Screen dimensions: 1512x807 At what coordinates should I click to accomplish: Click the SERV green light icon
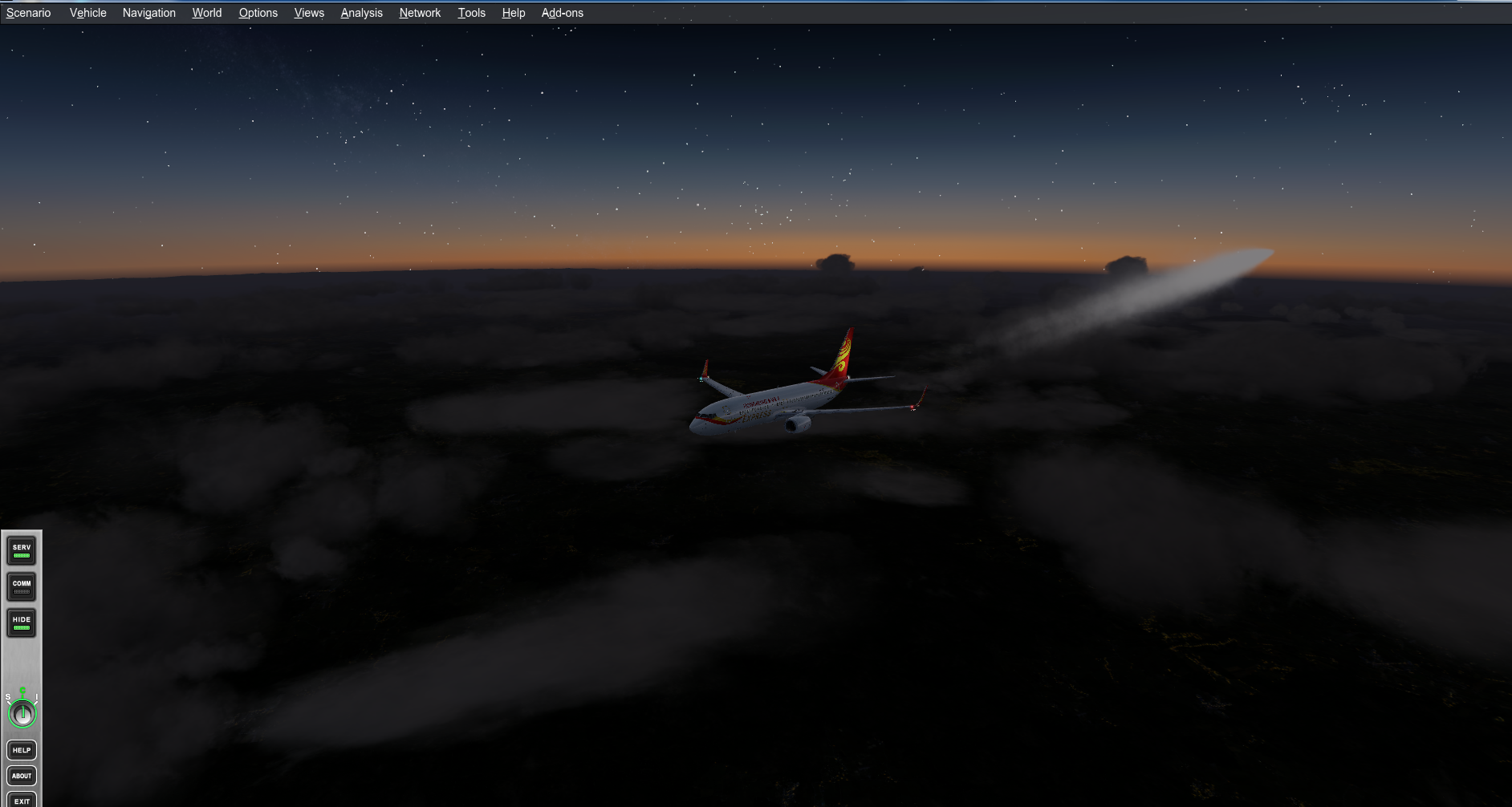tap(21, 554)
